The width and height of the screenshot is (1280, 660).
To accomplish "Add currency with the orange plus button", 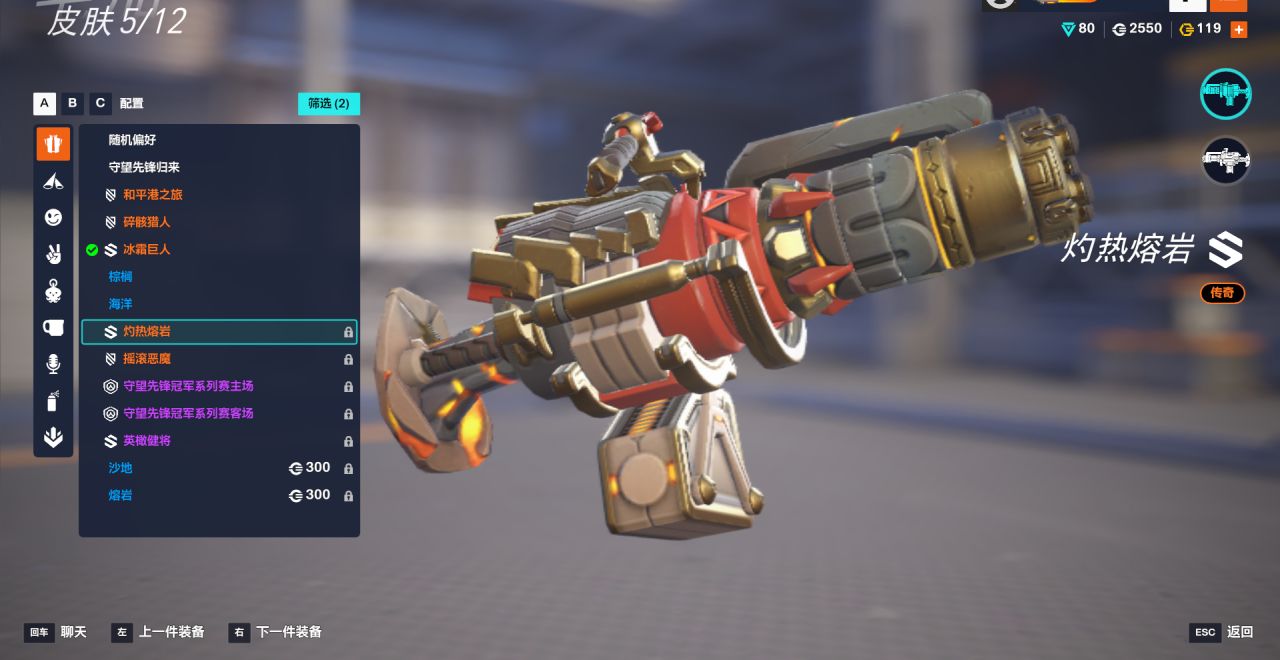I will pos(1239,29).
